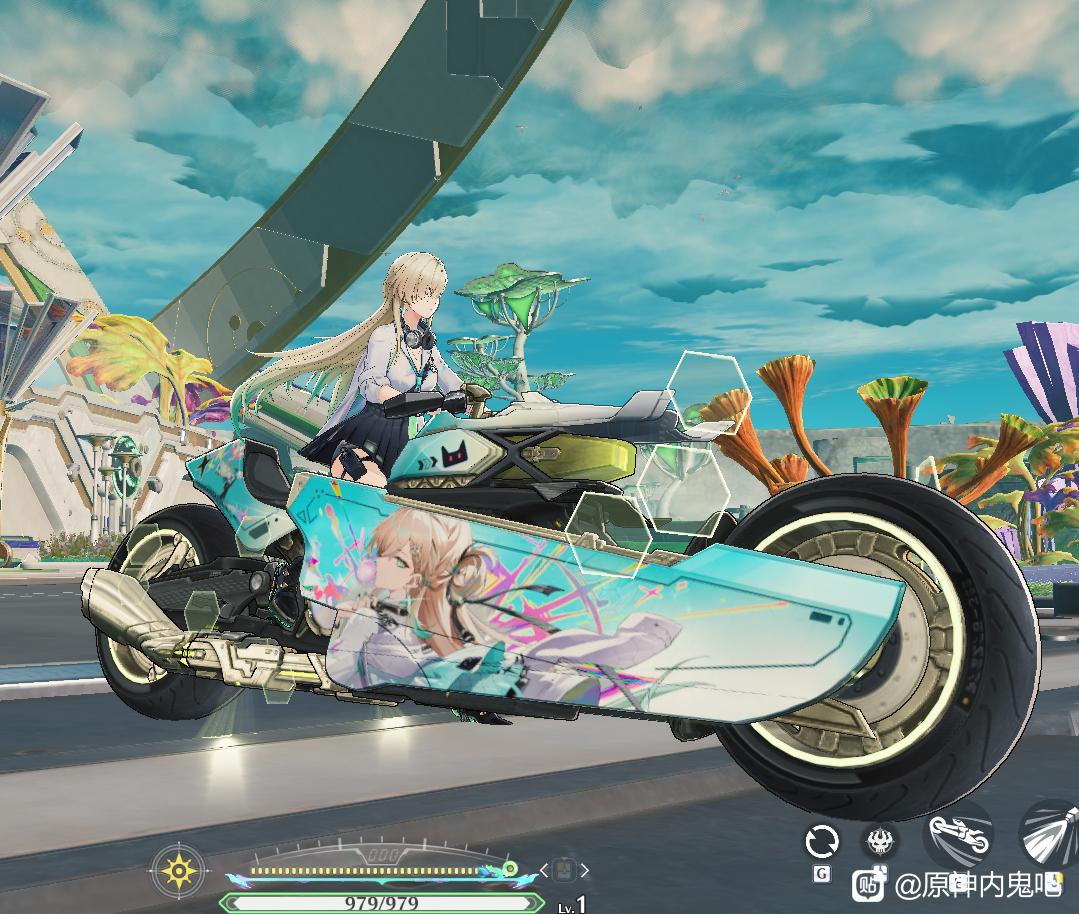Screen dimensions: 1079x914
Task: Click the yellow sun compass emblem
Action: click(179, 870)
